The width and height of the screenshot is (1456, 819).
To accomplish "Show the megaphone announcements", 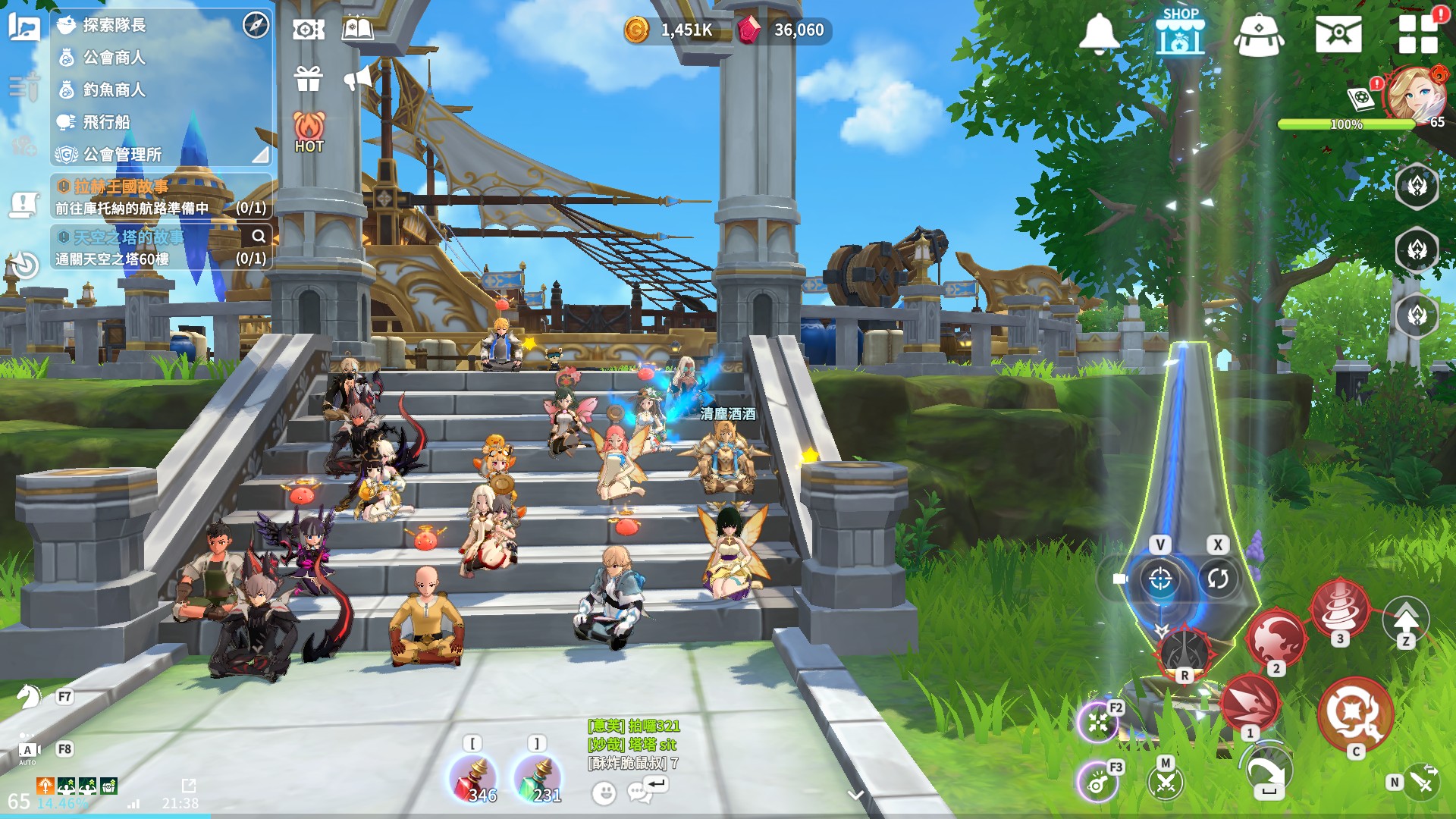I will coord(358,77).
